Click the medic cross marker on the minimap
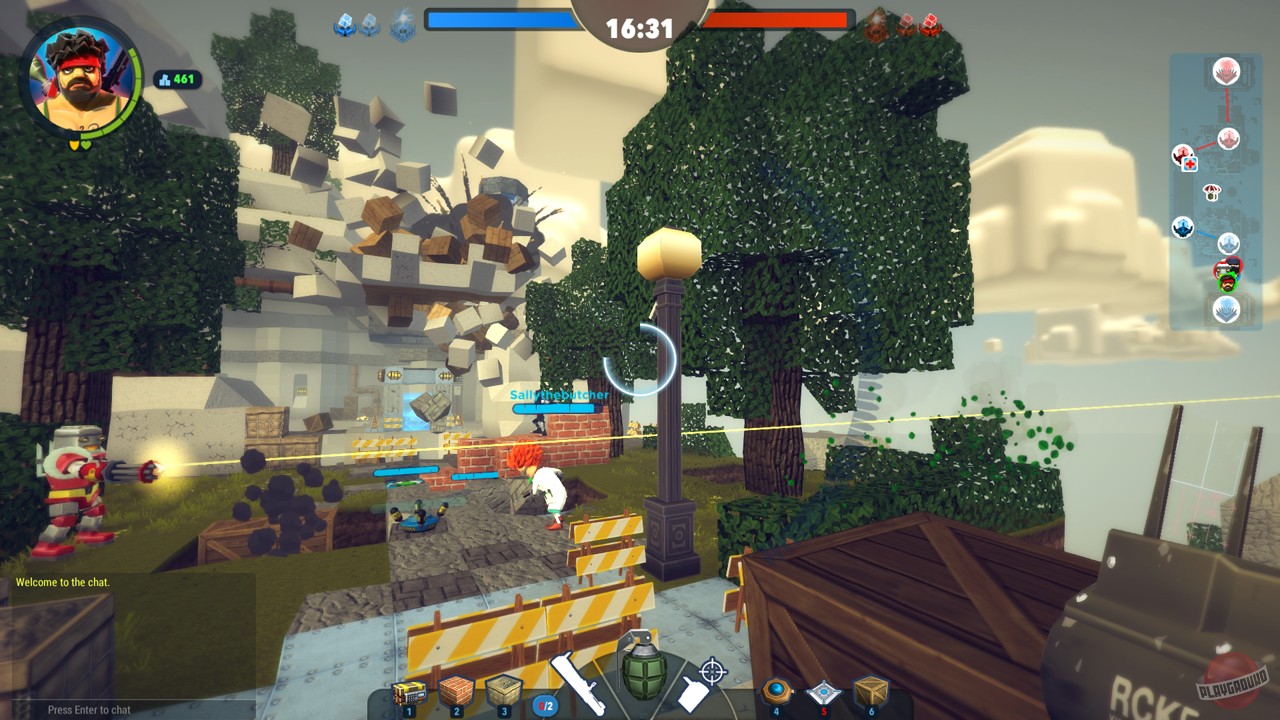The image size is (1280, 720). click(x=1191, y=163)
